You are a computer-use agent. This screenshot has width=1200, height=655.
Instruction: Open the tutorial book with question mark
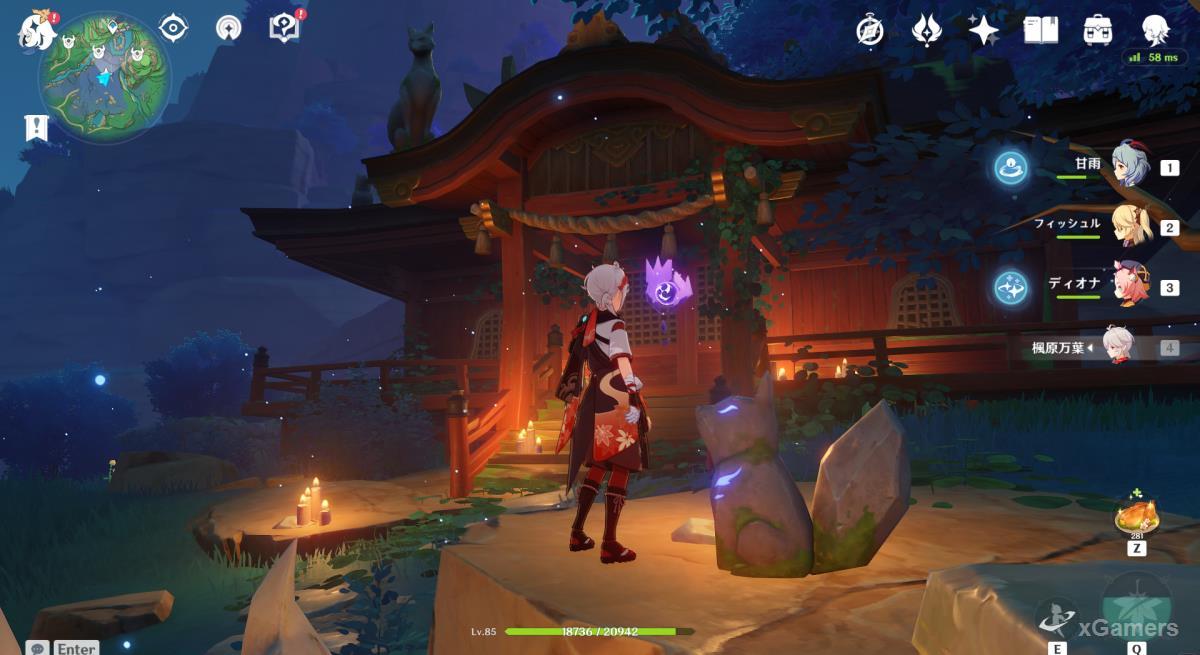tap(284, 28)
